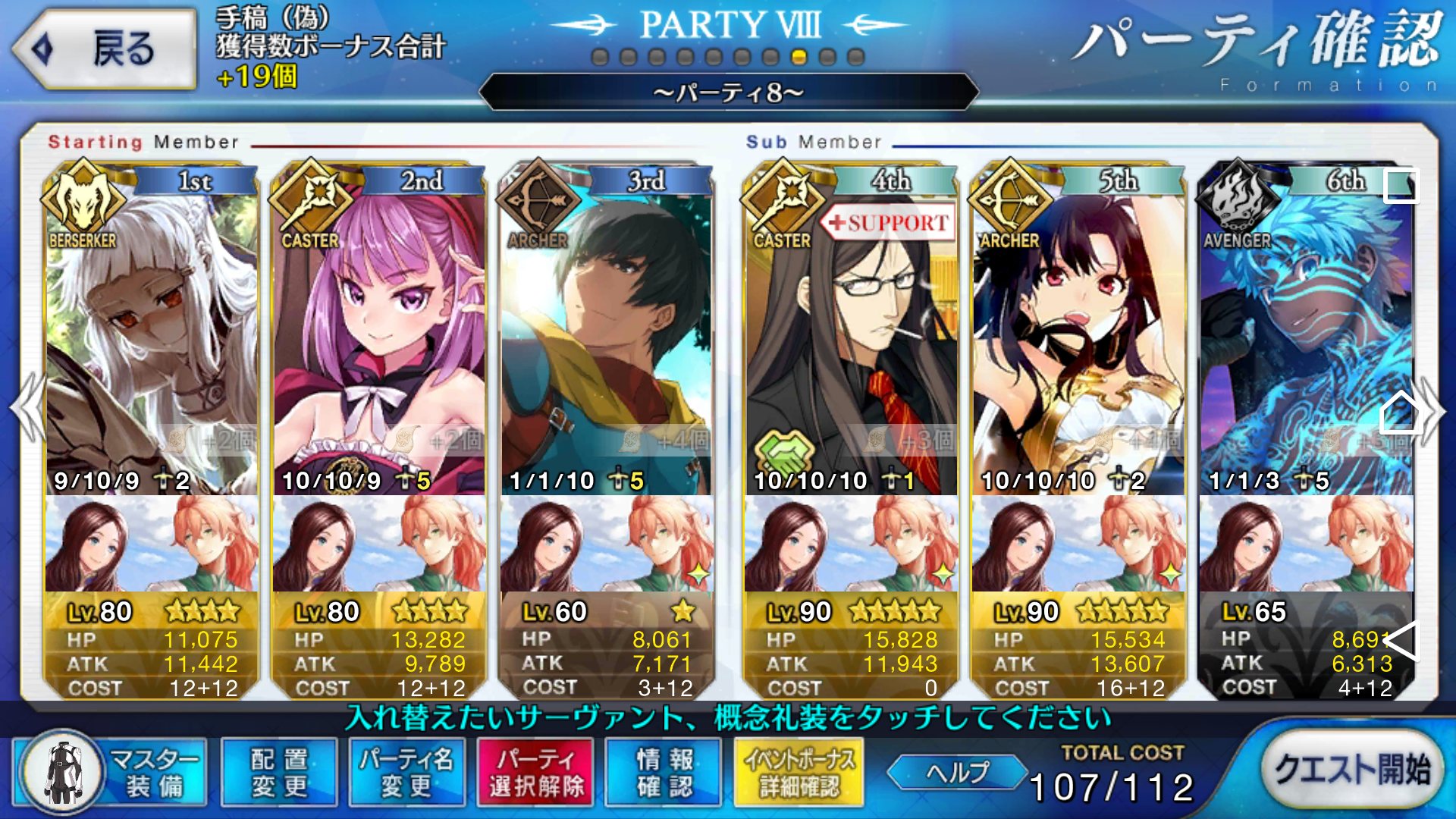Switch to previous party with left arrow
1456x819 pixels.
point(27,408)
